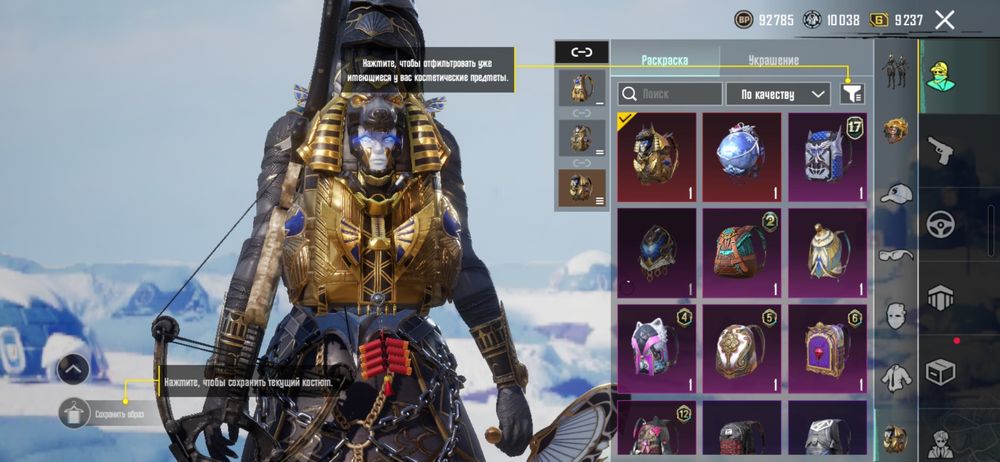Open the steering wheel vehicle category

(940, 224)
